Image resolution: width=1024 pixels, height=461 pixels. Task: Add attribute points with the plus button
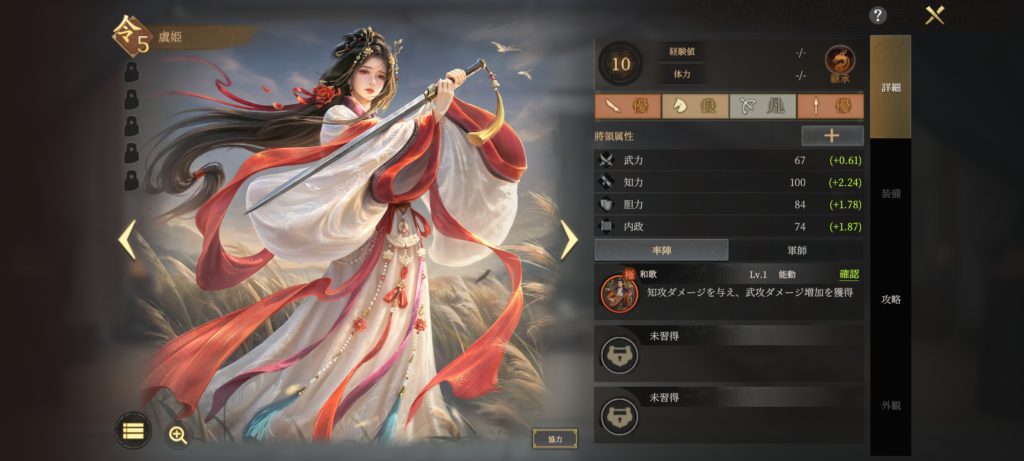tap(832, 136)
